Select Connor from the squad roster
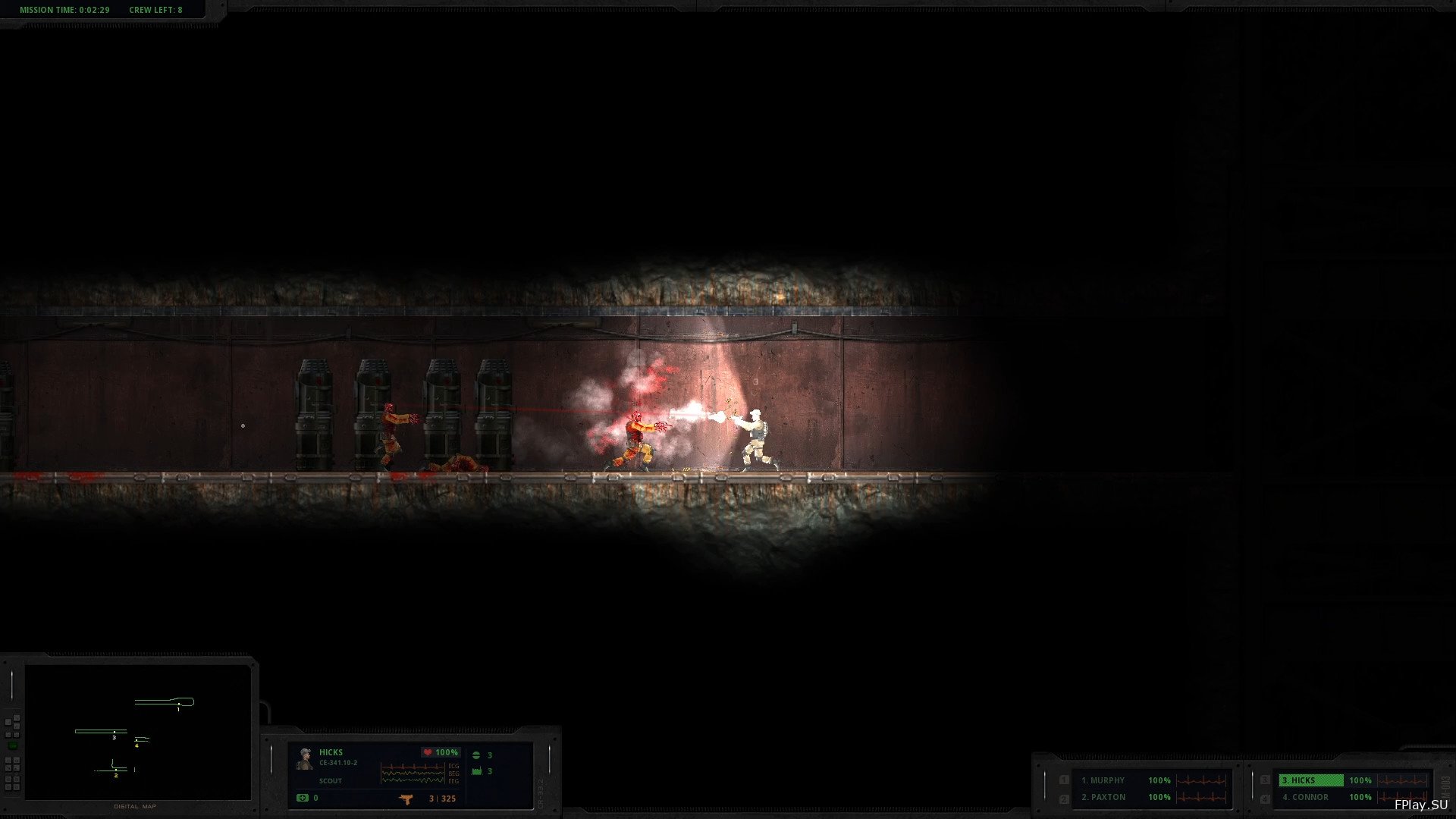1456x819 pixels. click(1305, 797)
